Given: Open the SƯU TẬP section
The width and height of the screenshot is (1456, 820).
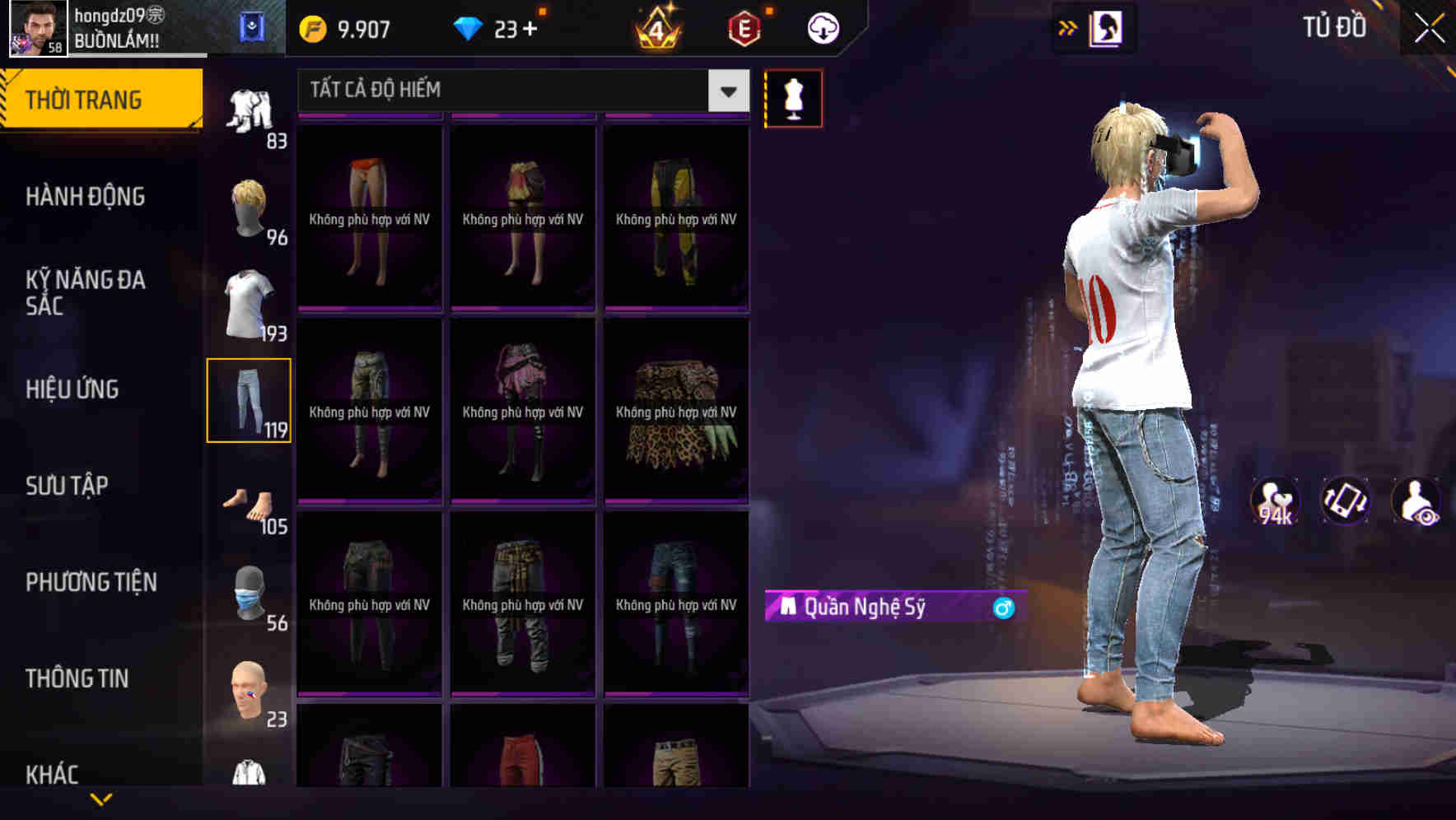Looking at the screenshot, I should (68, 486).
